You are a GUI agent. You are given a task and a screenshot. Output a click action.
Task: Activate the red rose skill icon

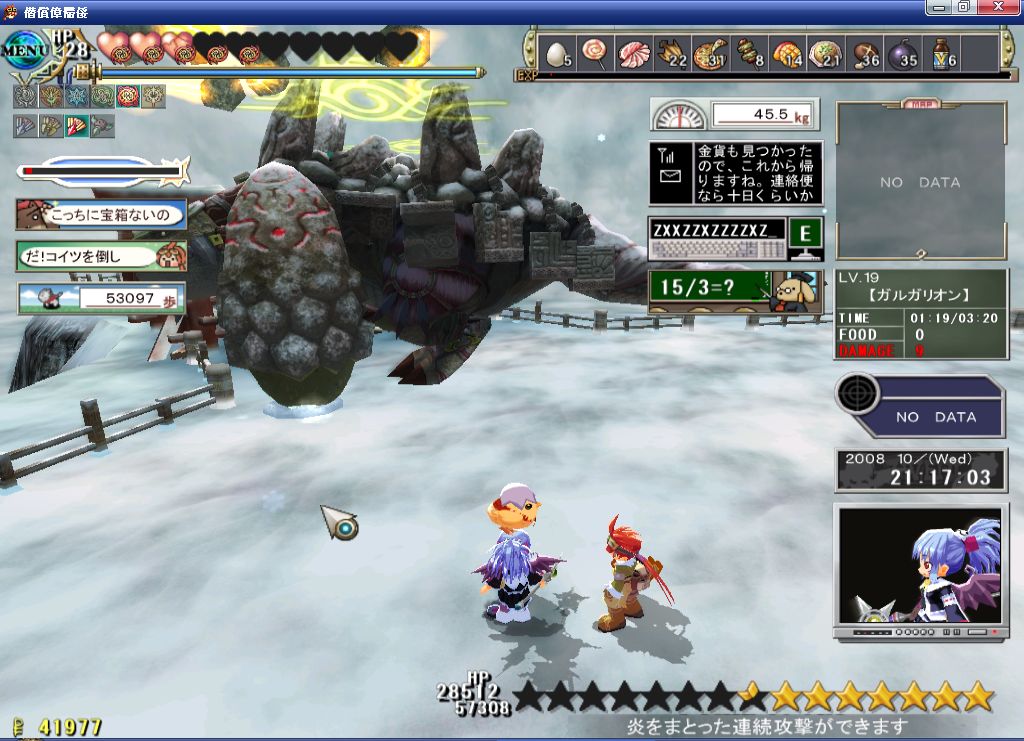tap(127, 96)
